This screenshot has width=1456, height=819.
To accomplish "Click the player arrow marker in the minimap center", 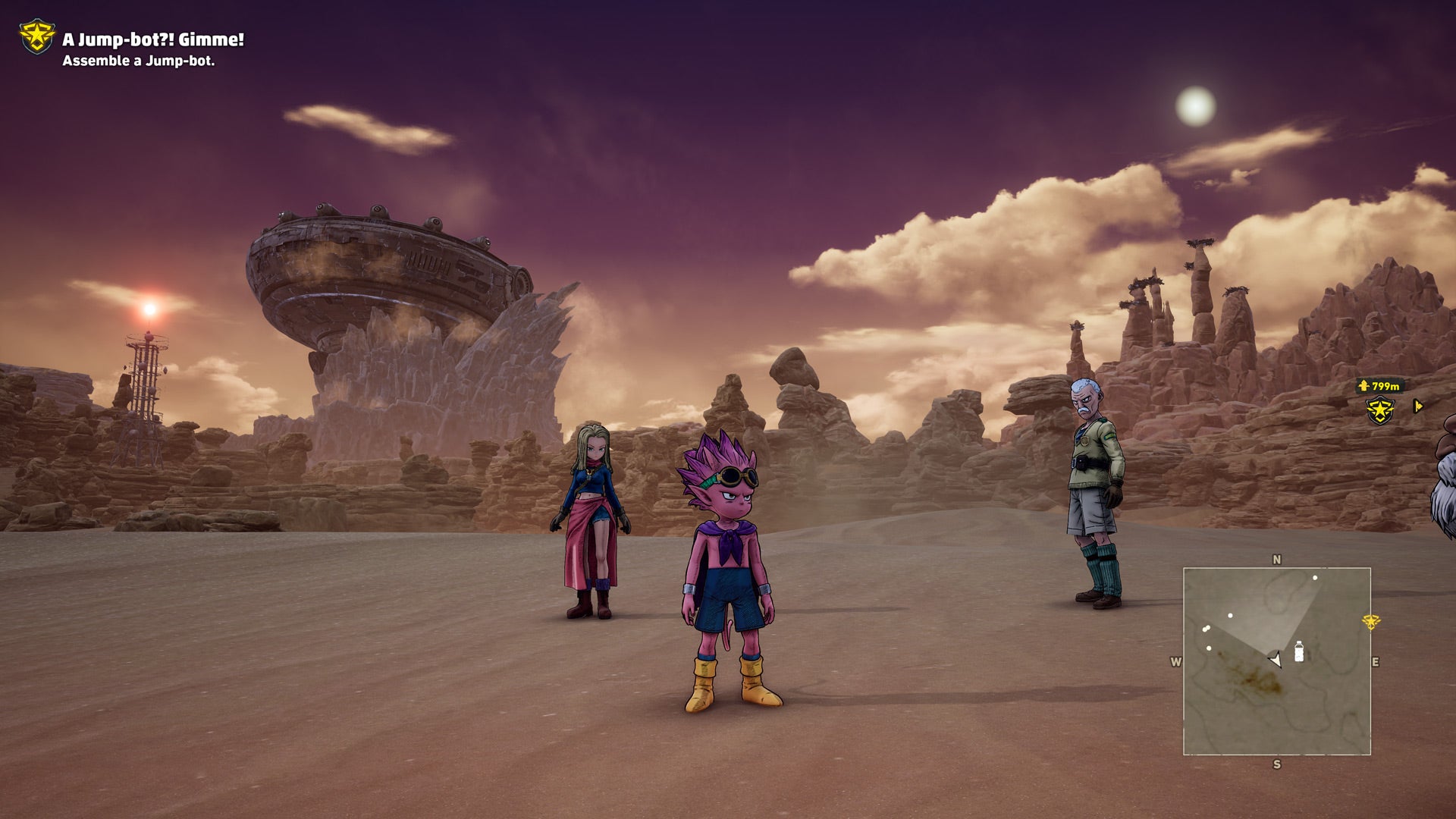I will [x=1276, y=659].
